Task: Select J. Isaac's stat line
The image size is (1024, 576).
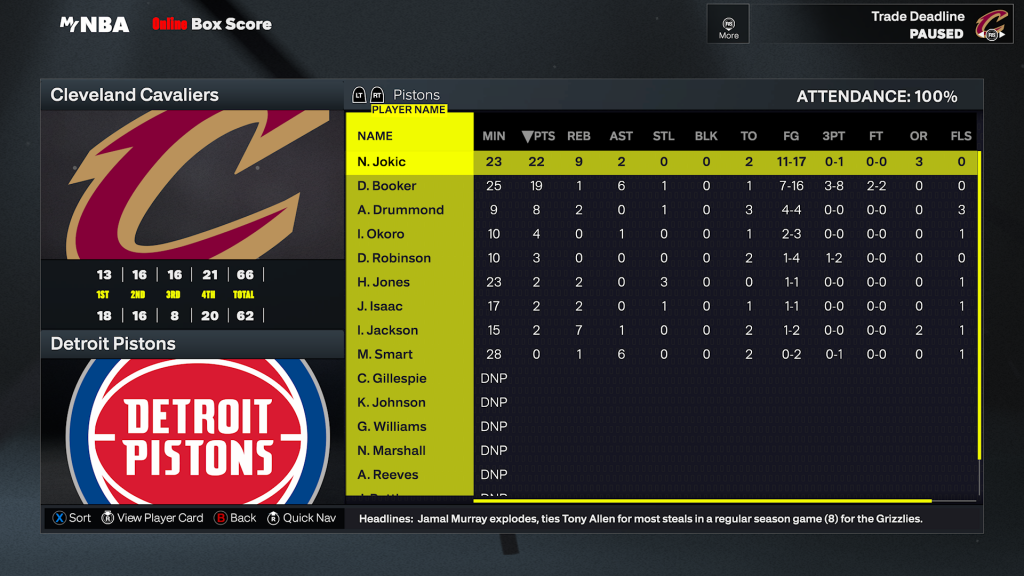Action: coord(380,306)
